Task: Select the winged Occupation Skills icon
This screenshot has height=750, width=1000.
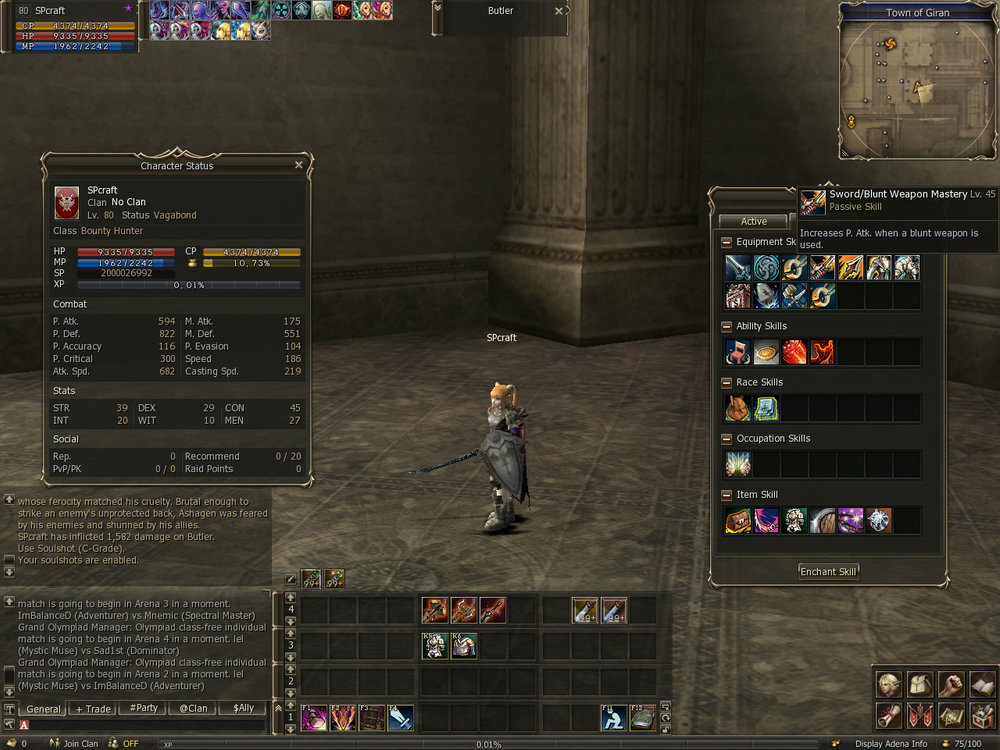Action: coord(738,464)
